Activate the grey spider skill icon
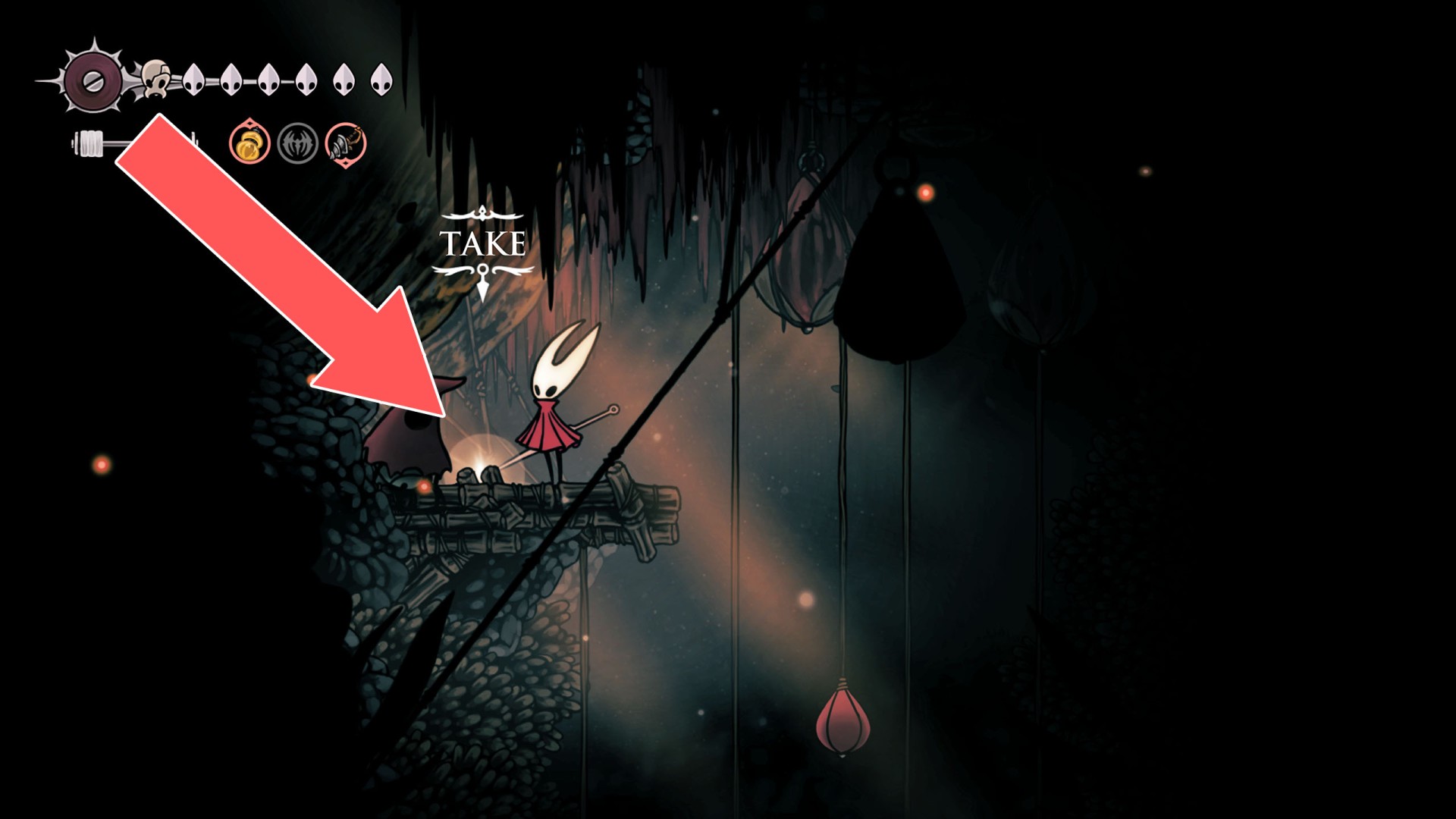 tap(297, 143)
